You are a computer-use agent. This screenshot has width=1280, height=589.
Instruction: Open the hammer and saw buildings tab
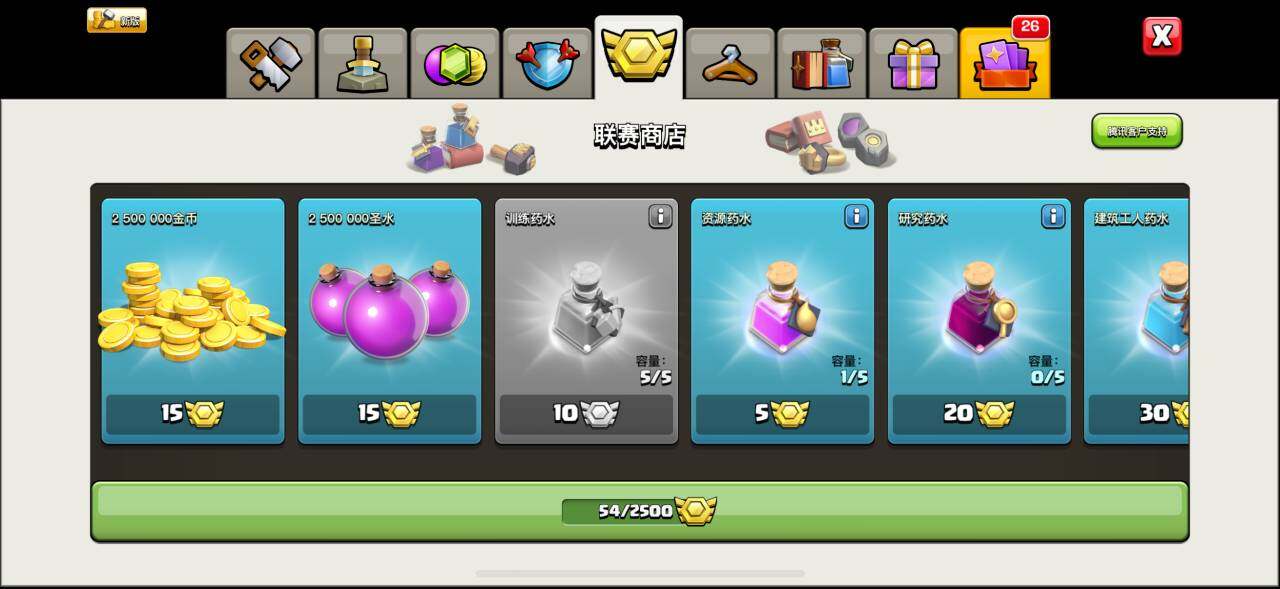coord(270,63)
